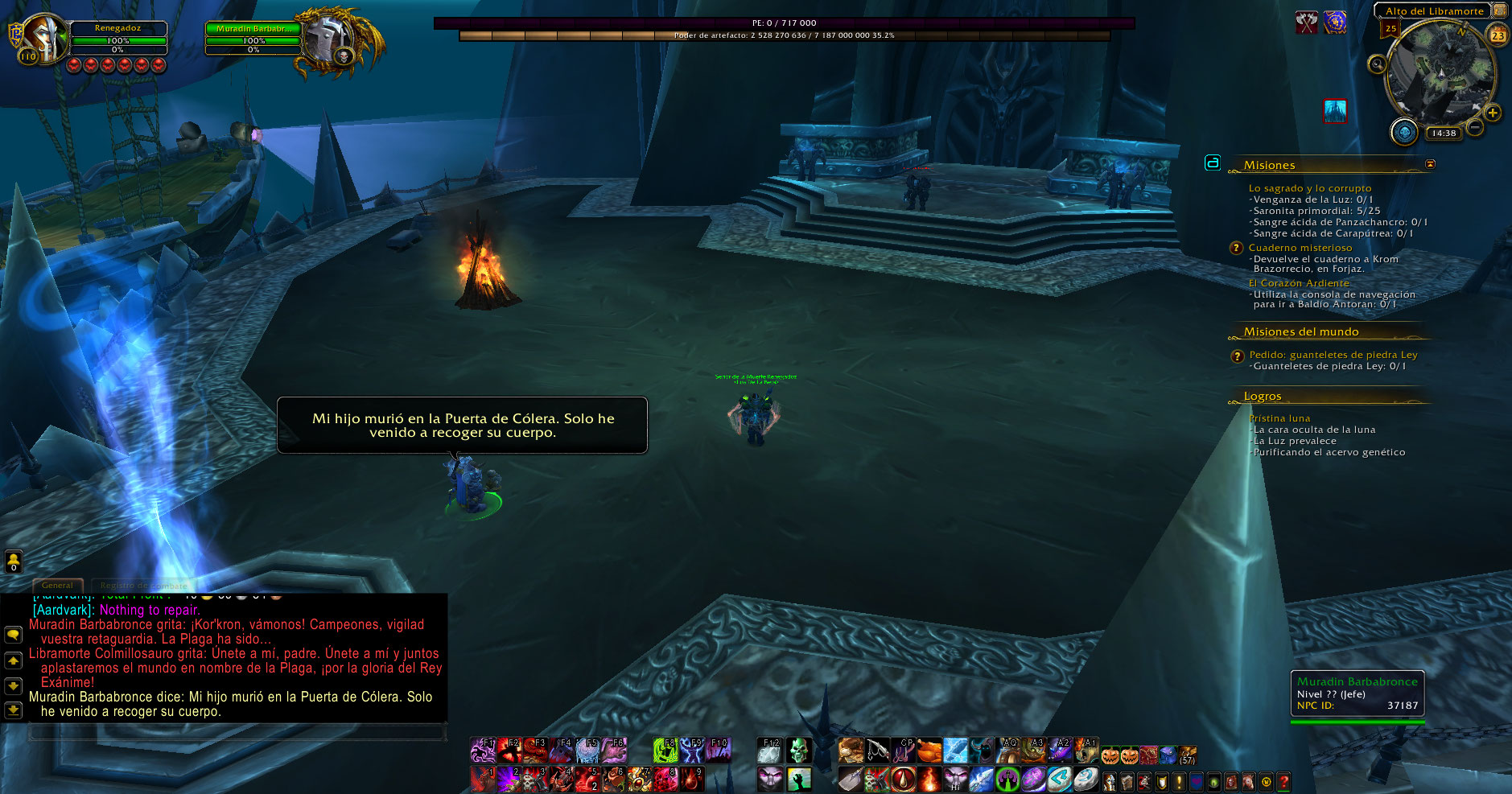Open the red question mark help button

click(1283, 780)
